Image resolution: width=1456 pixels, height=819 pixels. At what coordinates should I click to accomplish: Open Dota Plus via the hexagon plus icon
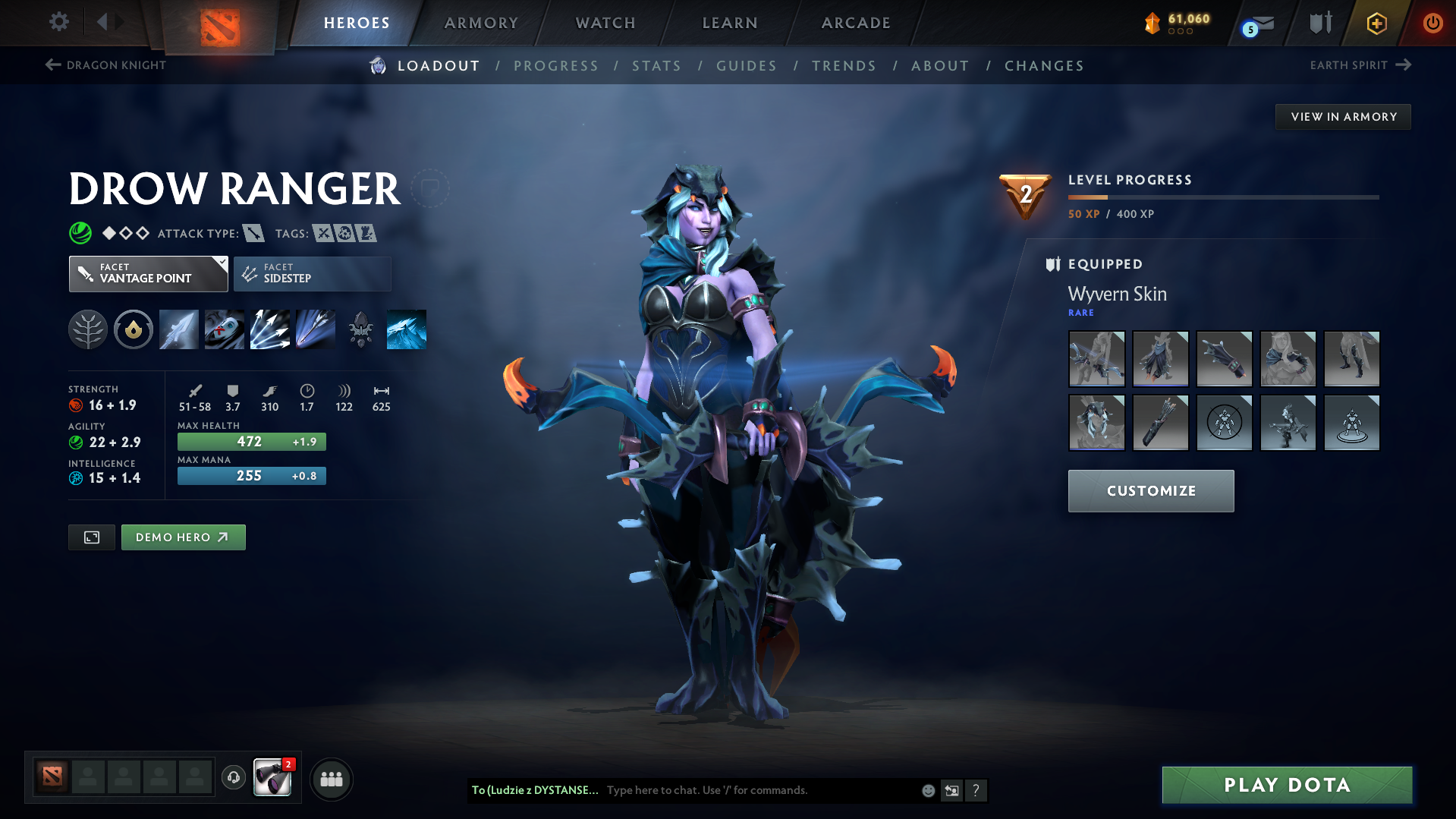coord(1376,23)
